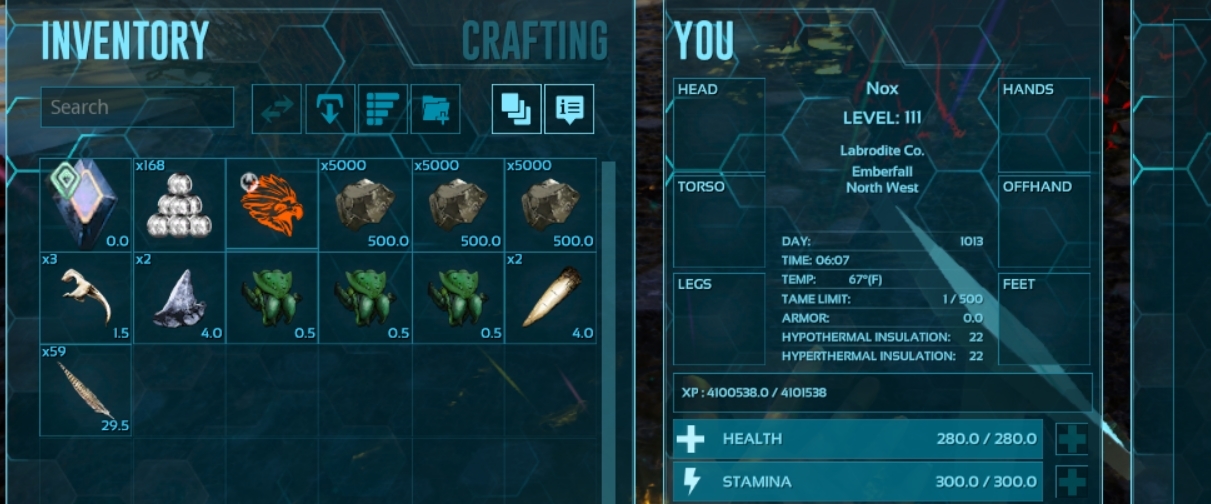Click the transfer-all arrows button
The width and height of the screenshot is (1211, 504).
[x=277, y=109]
